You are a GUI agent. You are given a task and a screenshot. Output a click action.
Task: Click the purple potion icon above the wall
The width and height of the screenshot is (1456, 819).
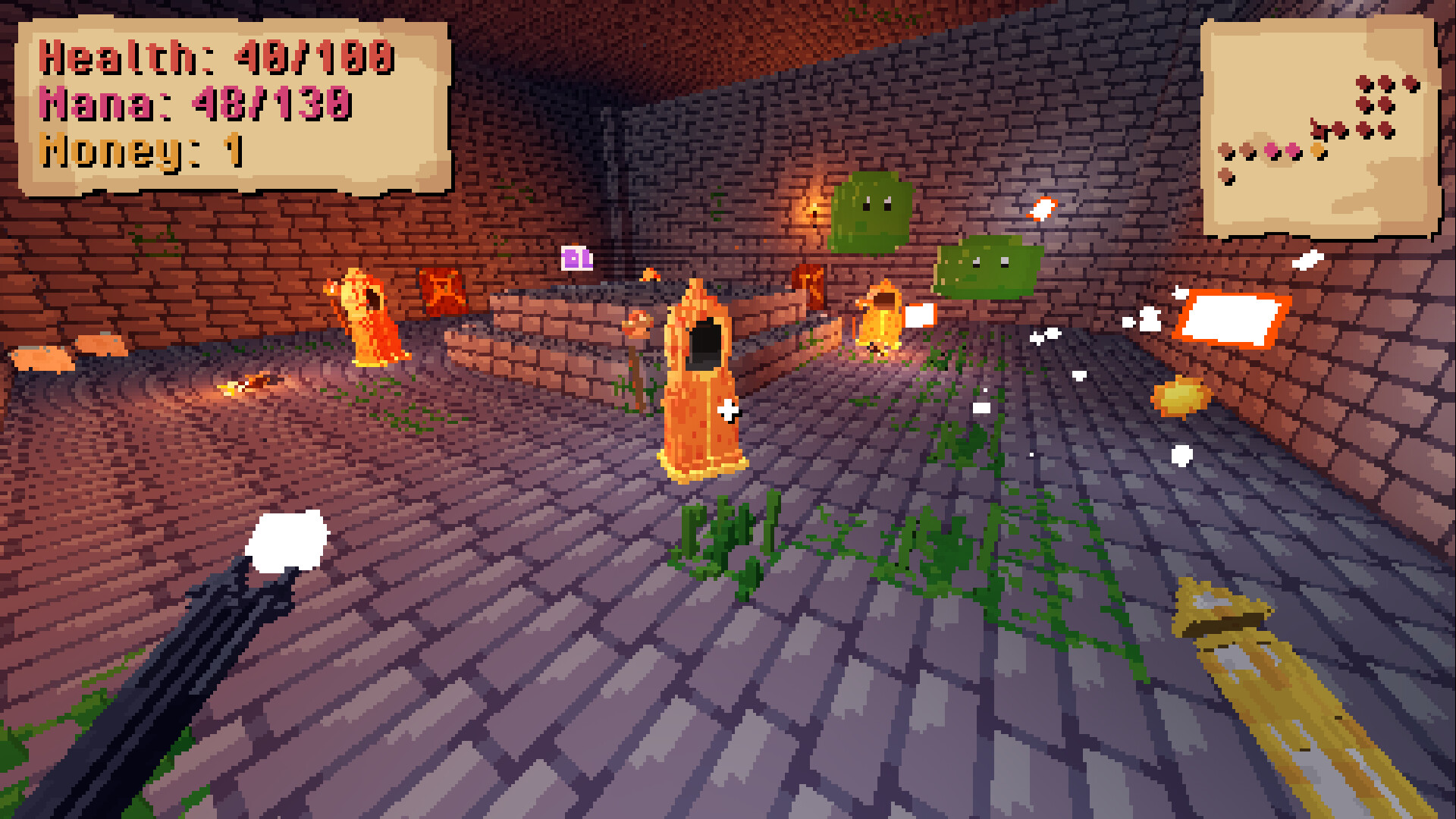[x=576, y=258]
